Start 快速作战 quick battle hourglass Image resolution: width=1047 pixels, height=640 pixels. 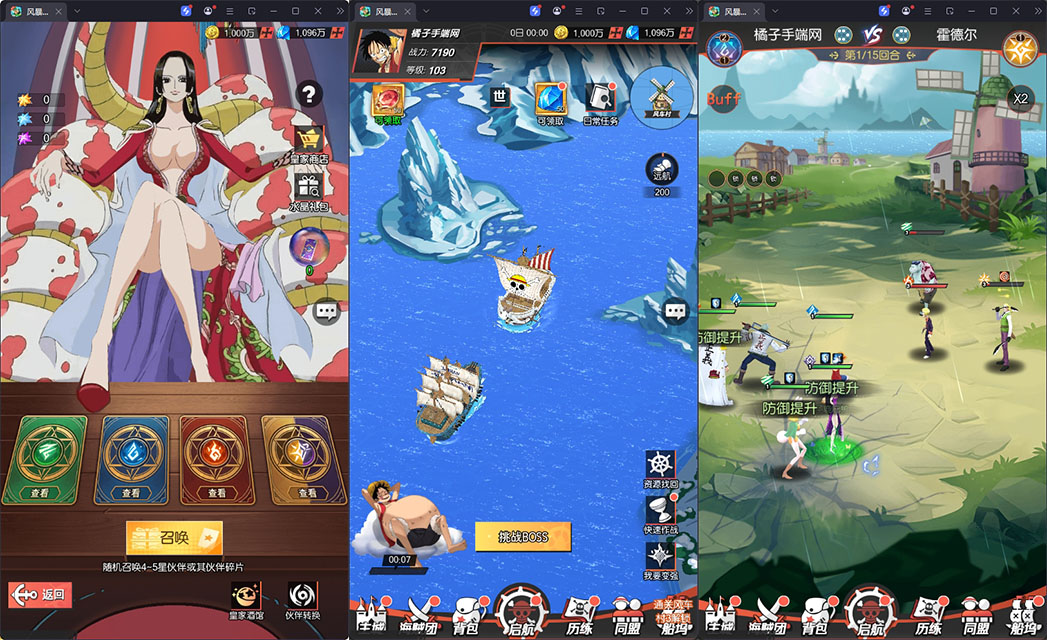coord(660,513)
